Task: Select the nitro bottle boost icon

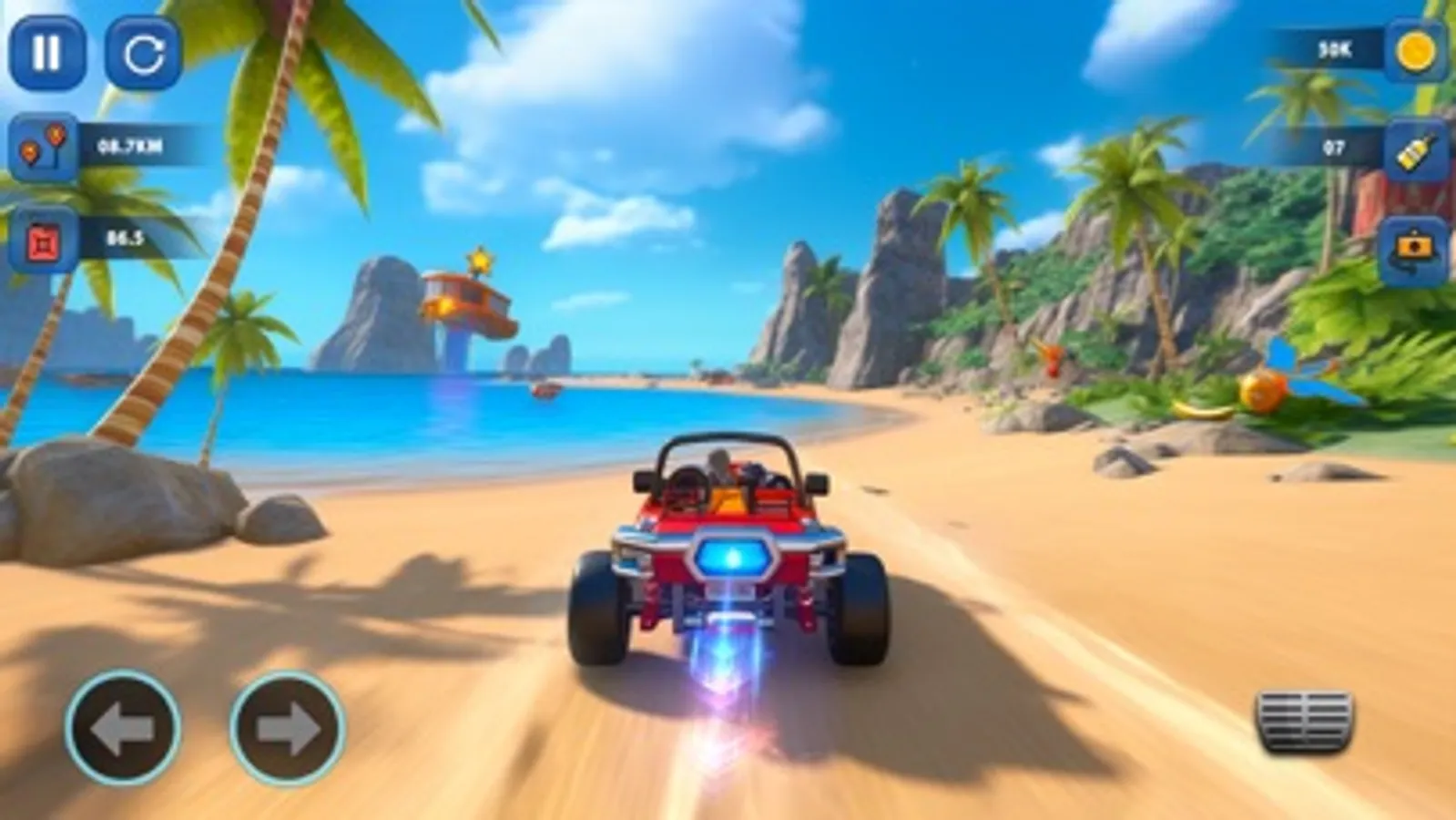Action: [1414, 148]
